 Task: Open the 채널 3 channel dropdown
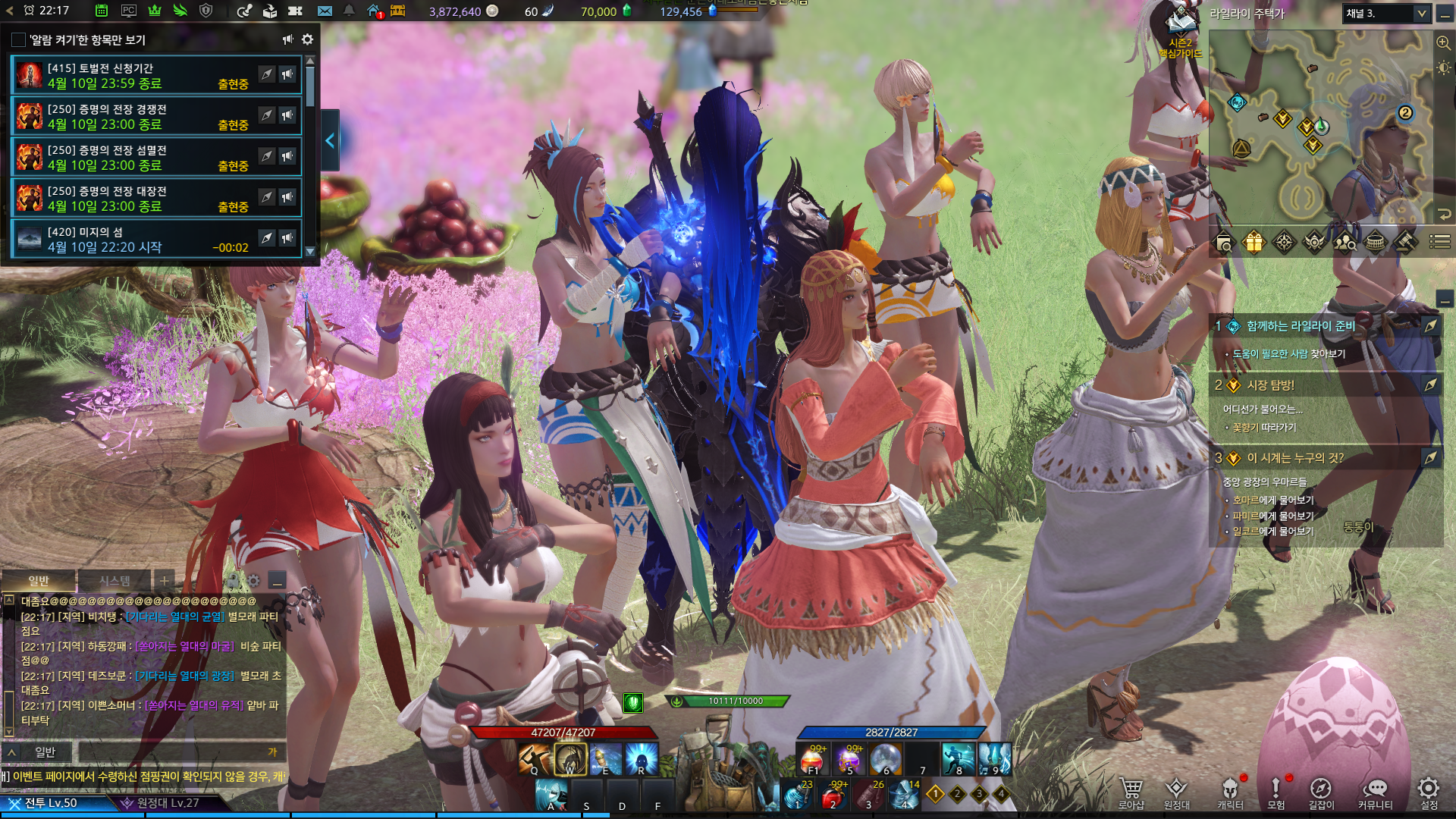[x=1385, y=14]
